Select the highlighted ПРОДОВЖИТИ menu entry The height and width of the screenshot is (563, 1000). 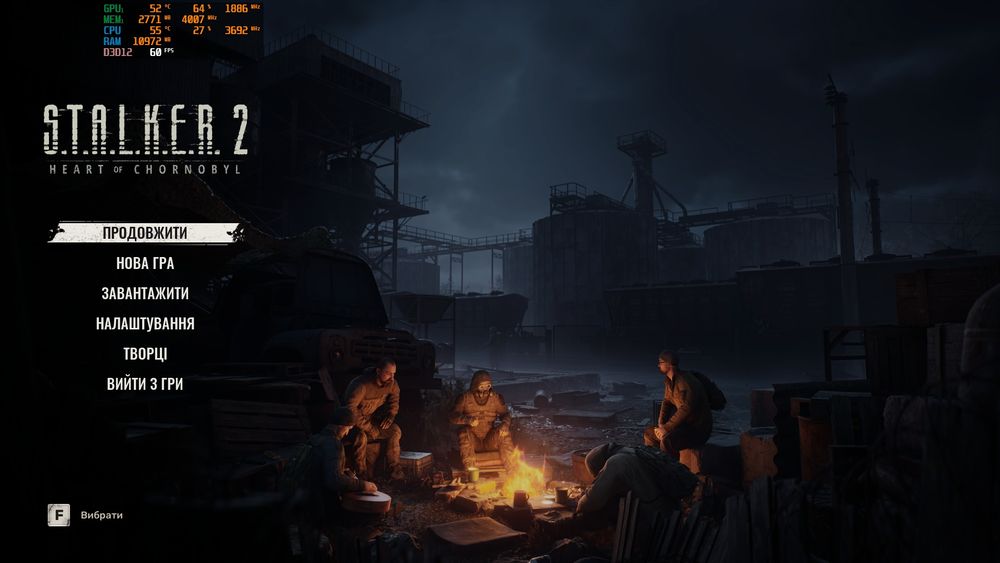(x=145, y=233)
